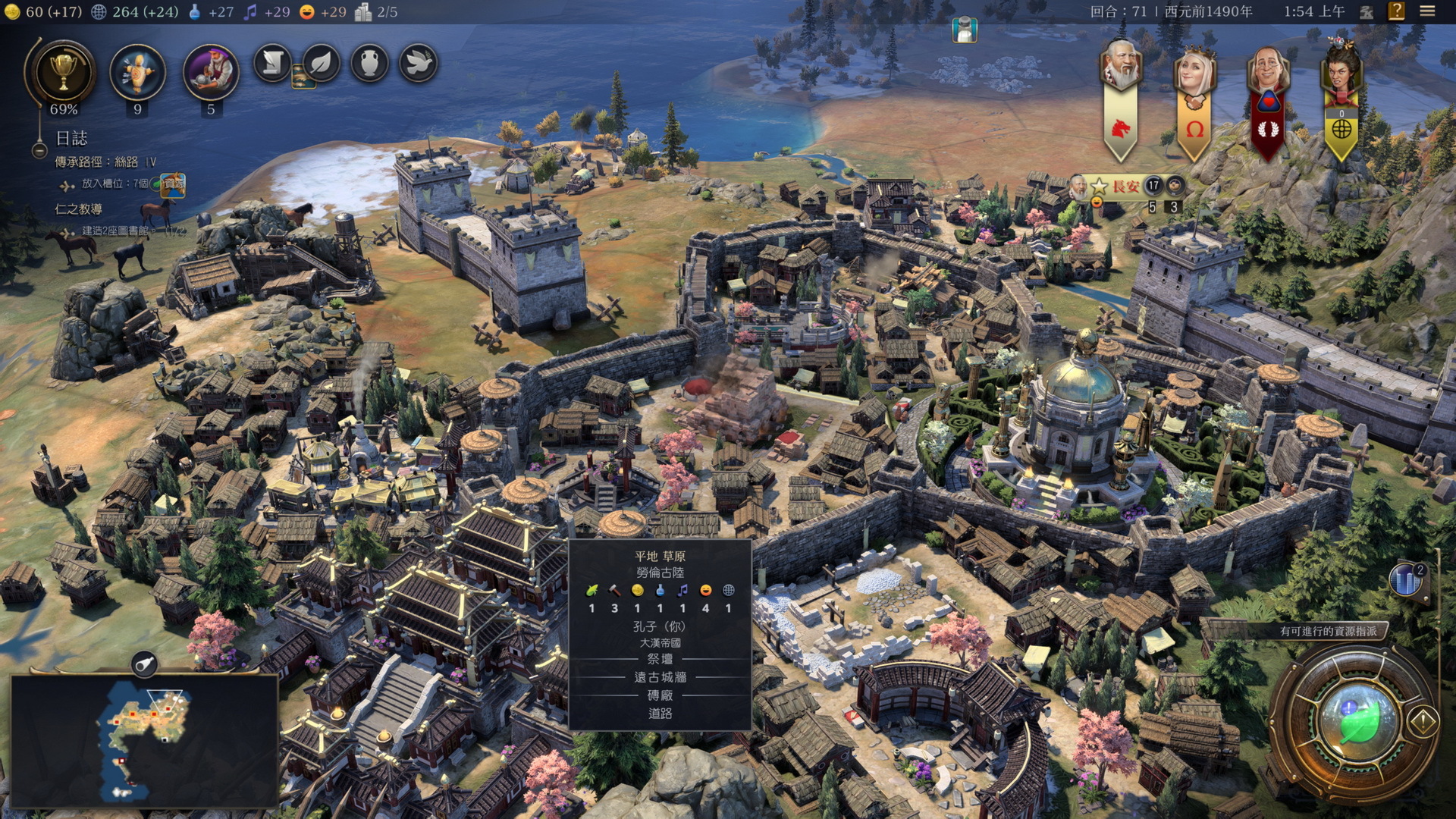Screen dimensions: 1456x819
Task: Open the dove religion button
Action: coord(418,64)
